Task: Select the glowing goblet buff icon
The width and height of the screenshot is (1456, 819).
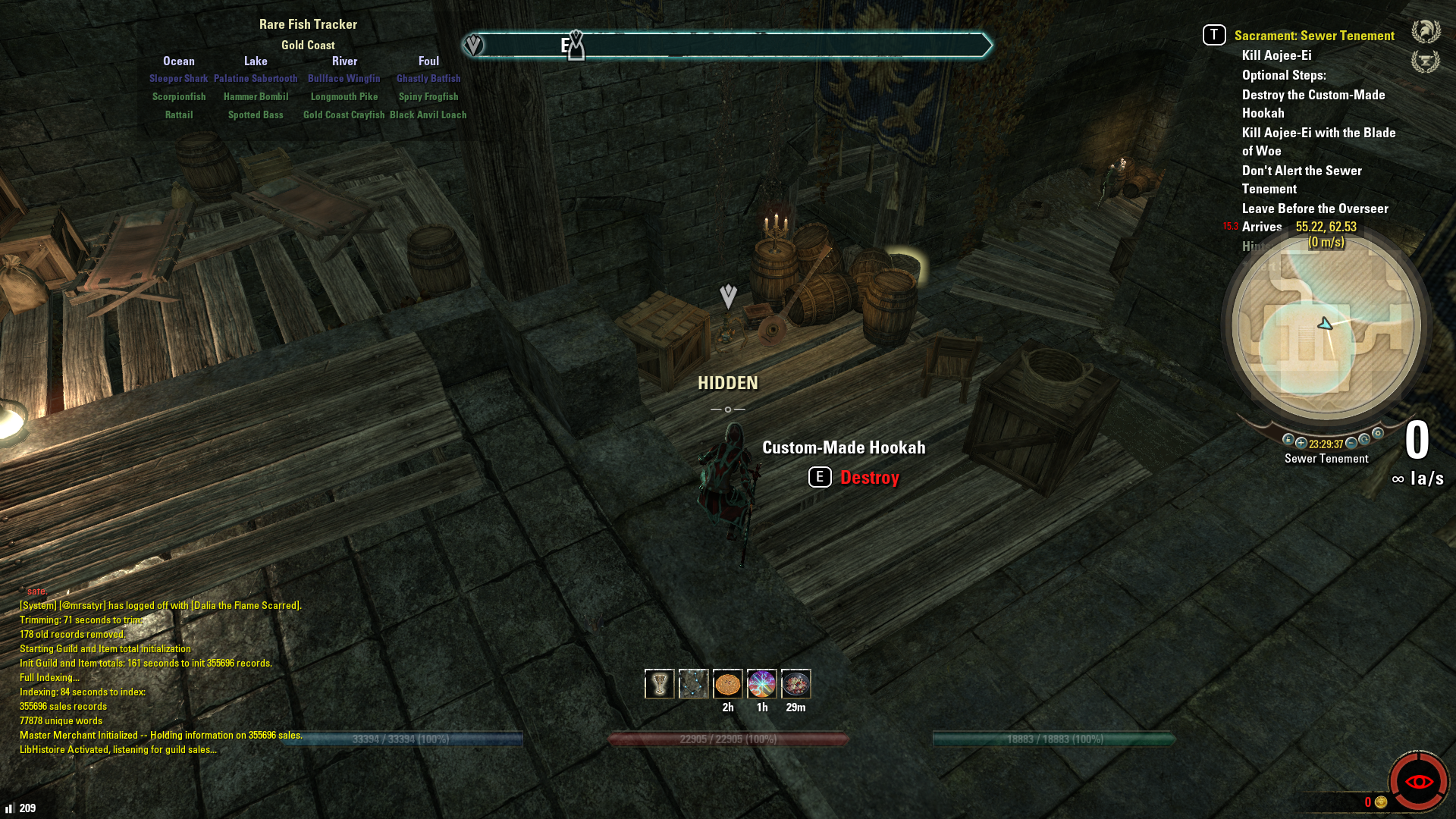Action: click(x=659, y=684)
